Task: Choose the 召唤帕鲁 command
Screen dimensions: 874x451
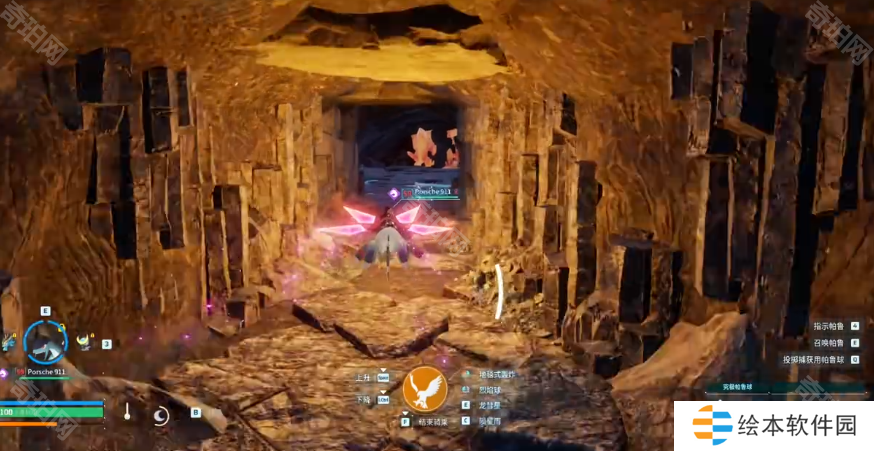Action: coord(829,342)
